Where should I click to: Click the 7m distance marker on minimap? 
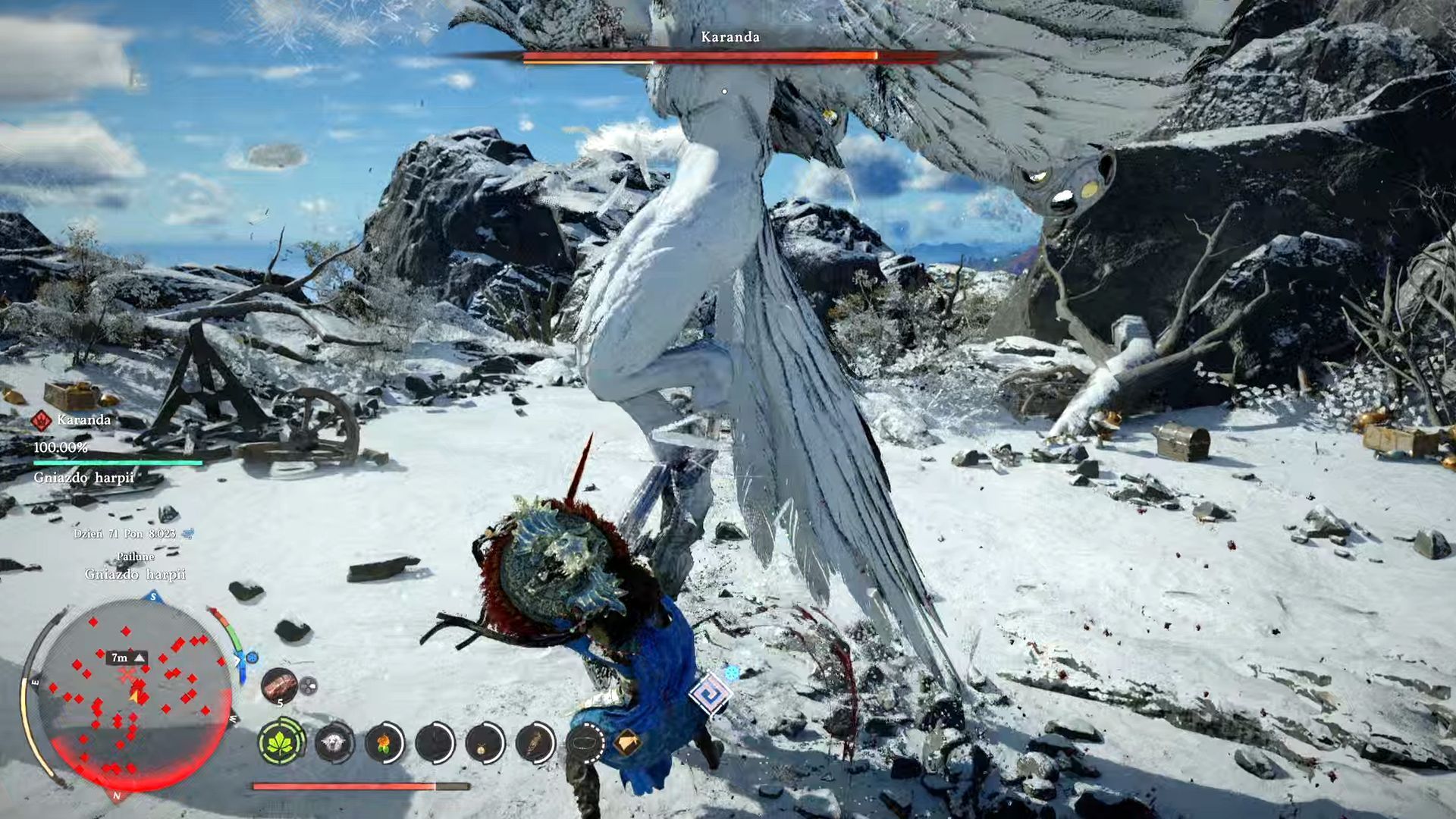coord(126,658)
